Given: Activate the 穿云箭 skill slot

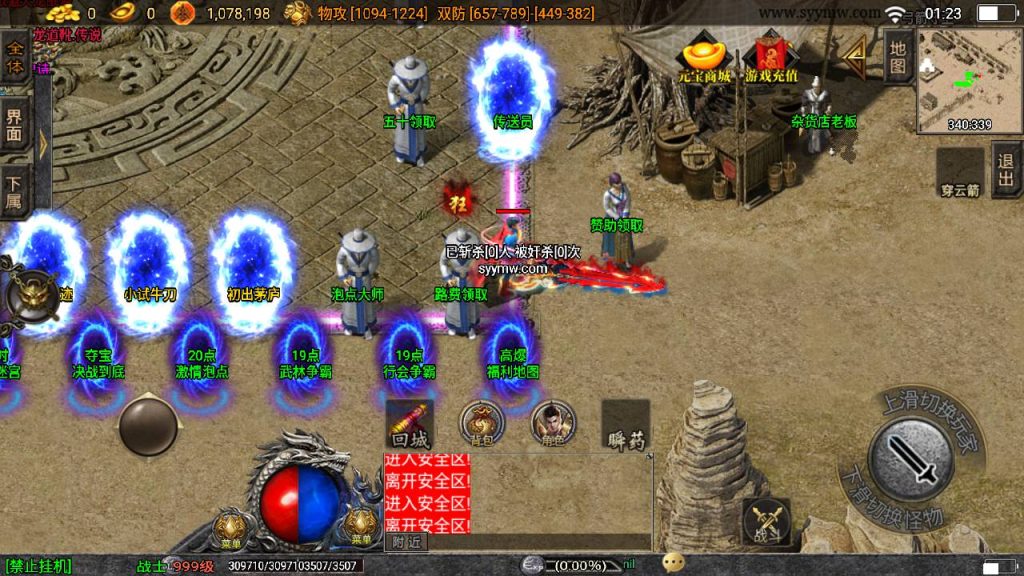Looking at the screenshot, I should coord(960,171).
